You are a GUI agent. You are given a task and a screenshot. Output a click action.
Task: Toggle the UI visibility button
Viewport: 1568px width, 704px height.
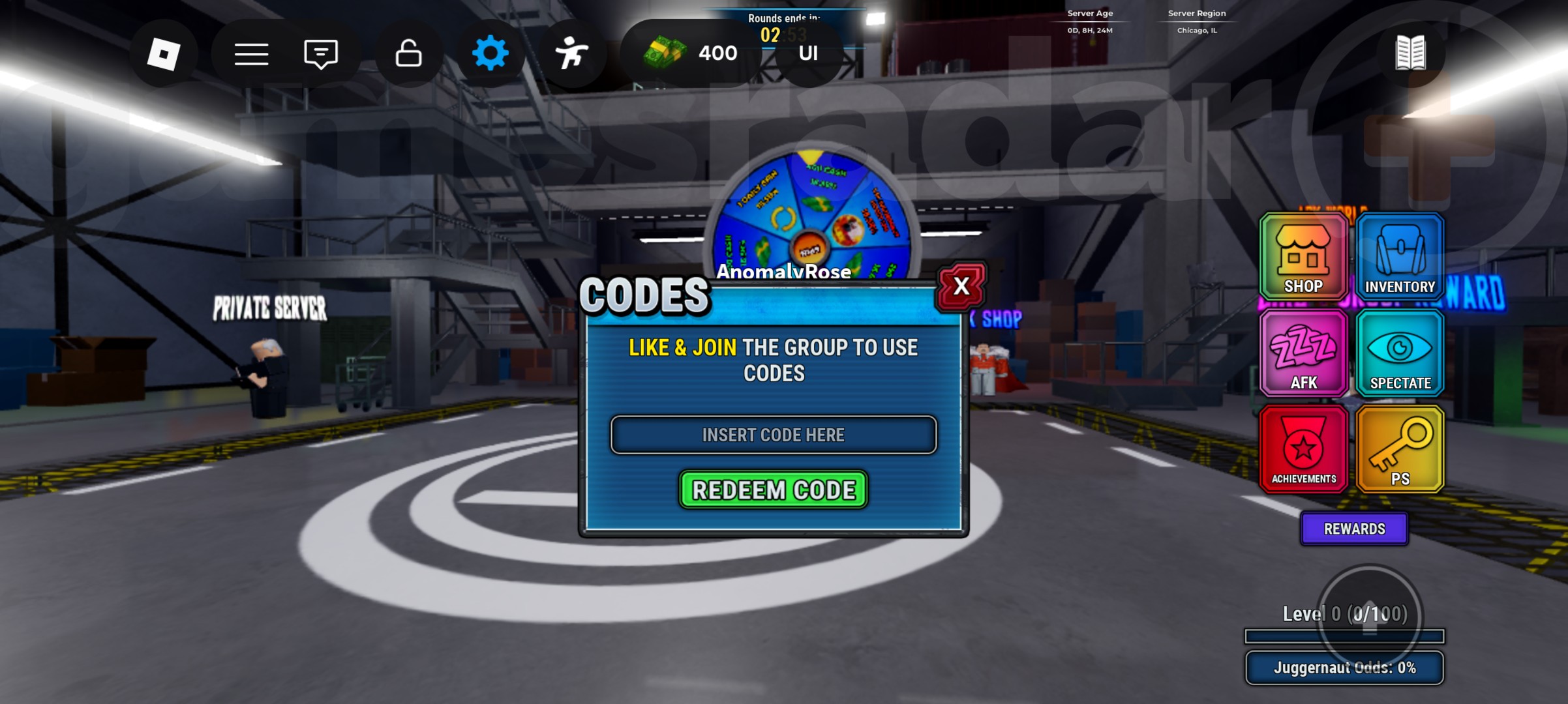tap(807, 53)
